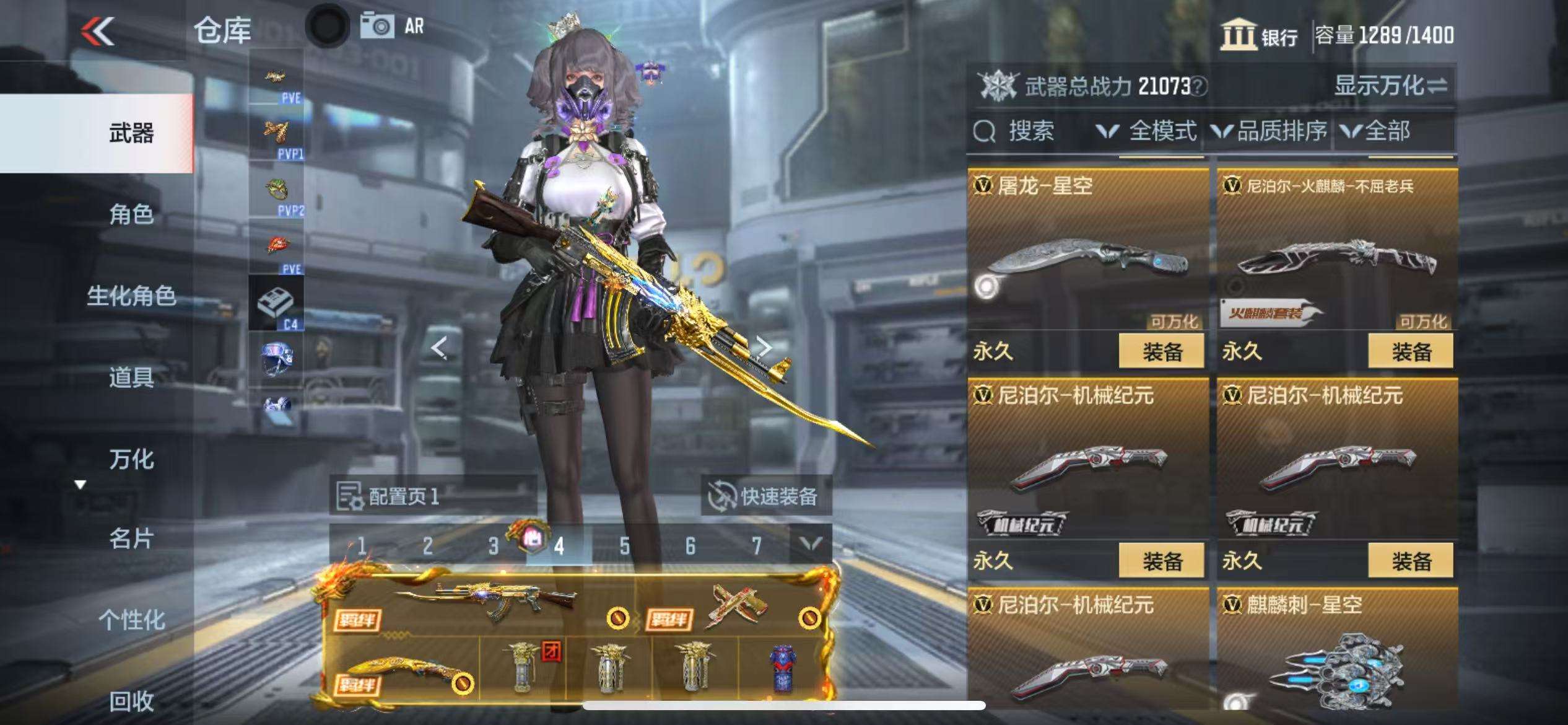Equip the 屠龙-星空 knife
This screenshot has height=725, width=1568.
coord(1161,351)
